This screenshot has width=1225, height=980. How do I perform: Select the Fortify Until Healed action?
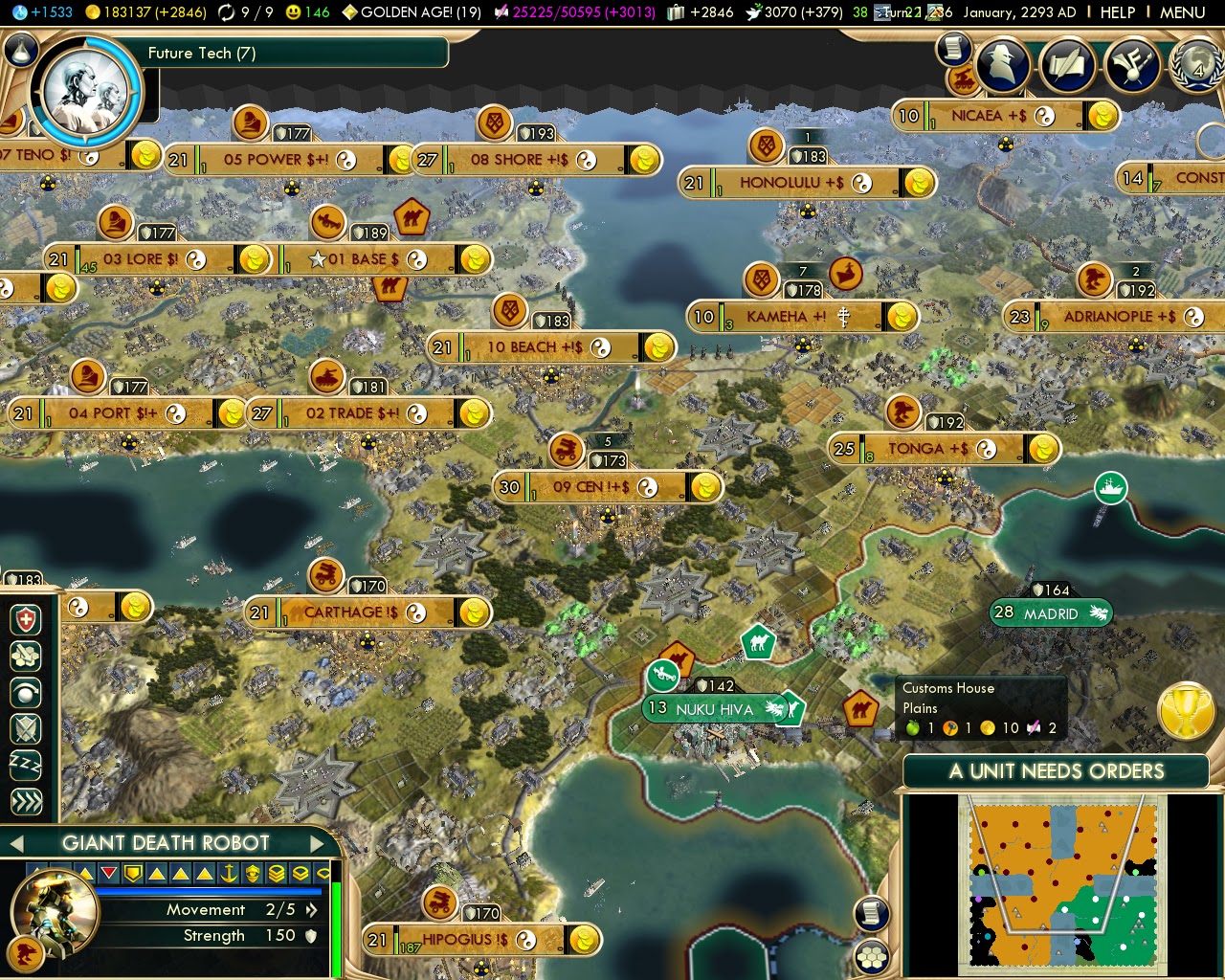click(24, 620)
